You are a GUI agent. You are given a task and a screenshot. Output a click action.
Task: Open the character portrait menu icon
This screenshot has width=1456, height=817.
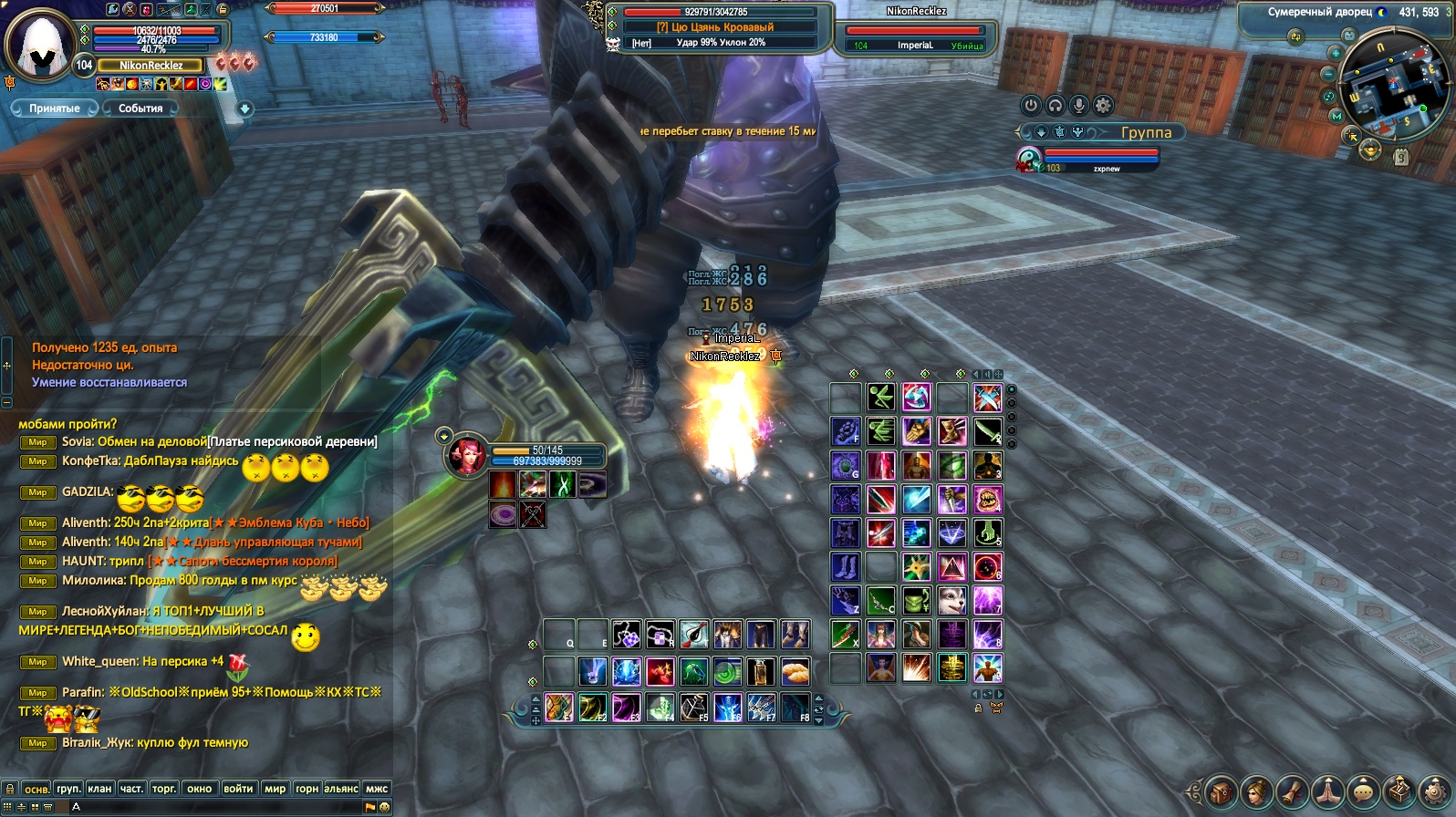tap(1256, 791)
